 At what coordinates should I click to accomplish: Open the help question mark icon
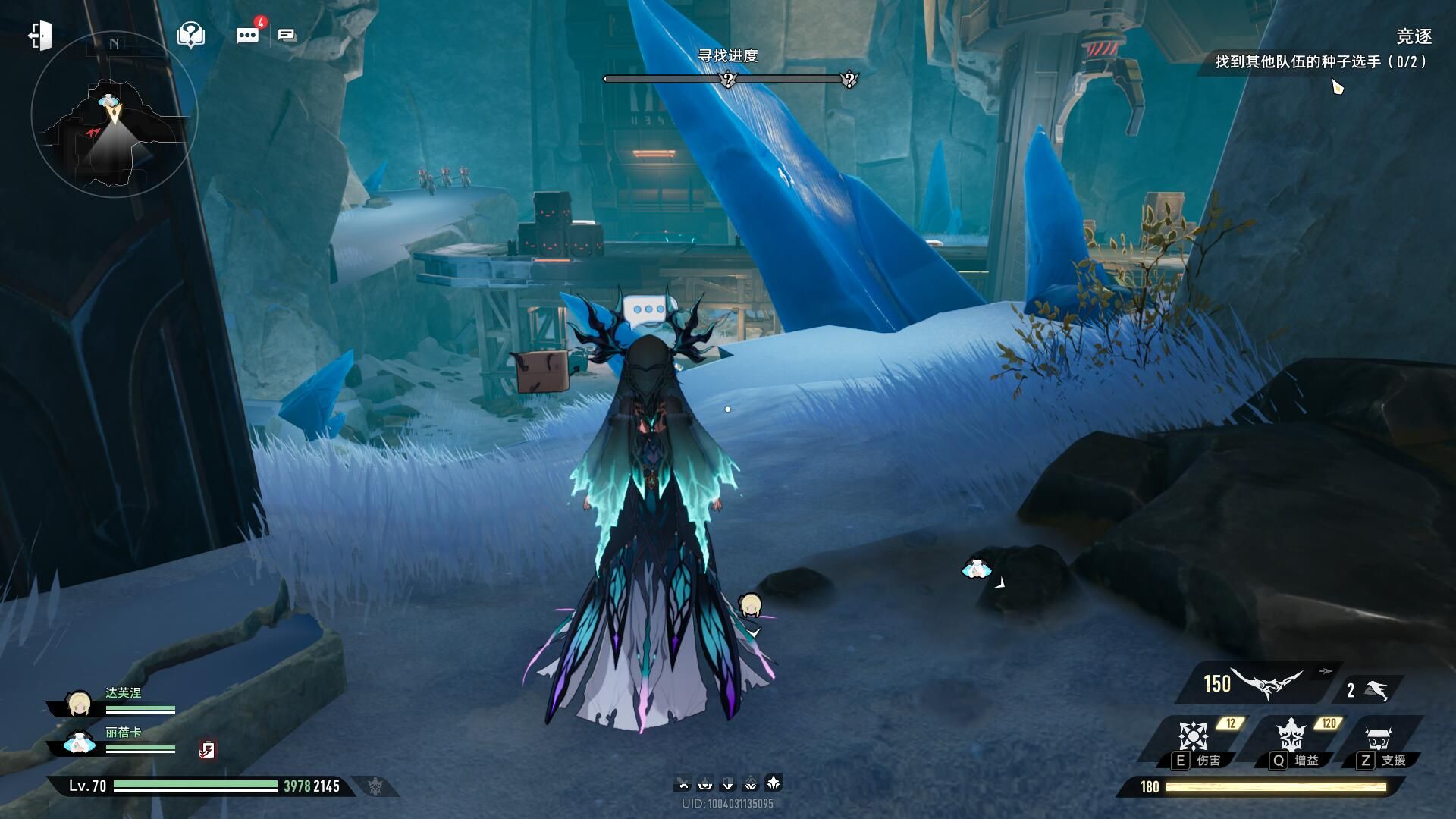[x=190, y=35]
